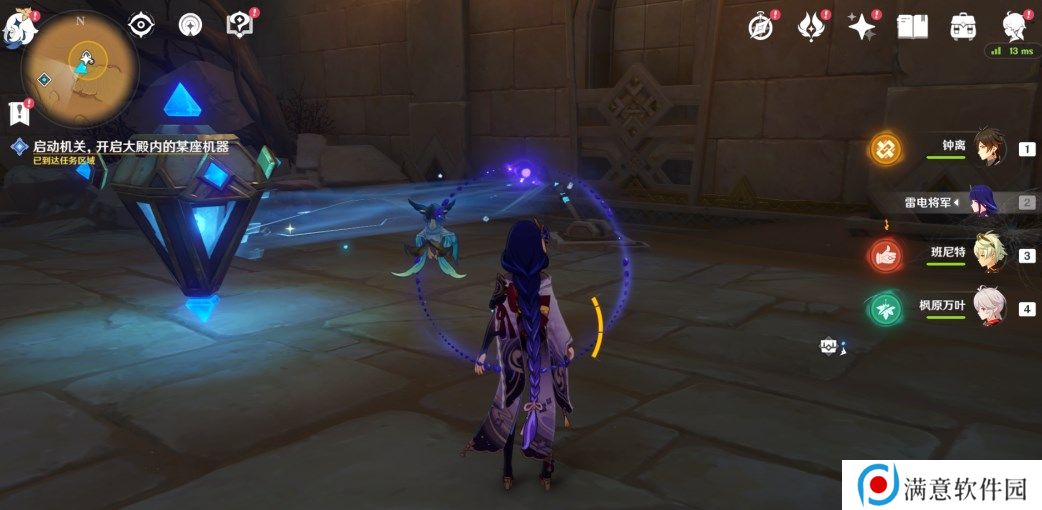Open the Adventurer Handbook book icon

[912, 27]
